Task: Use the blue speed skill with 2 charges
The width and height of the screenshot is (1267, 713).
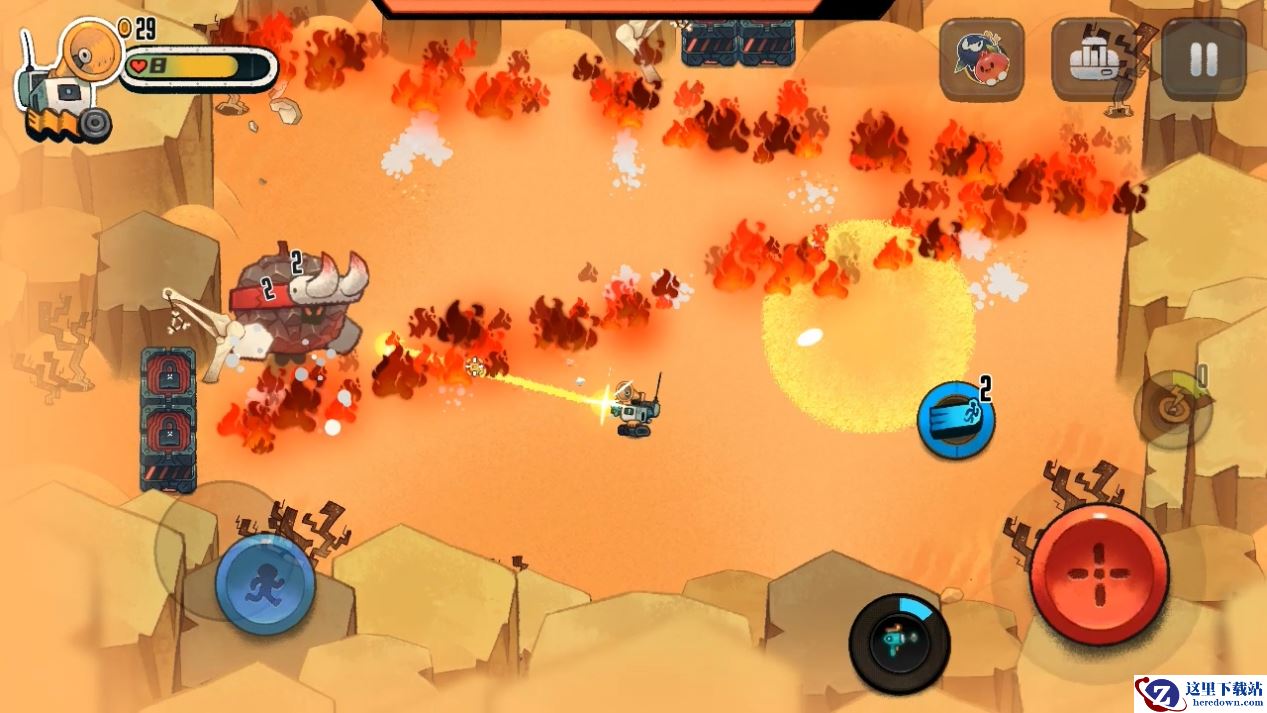Action: tap(955, 420)
